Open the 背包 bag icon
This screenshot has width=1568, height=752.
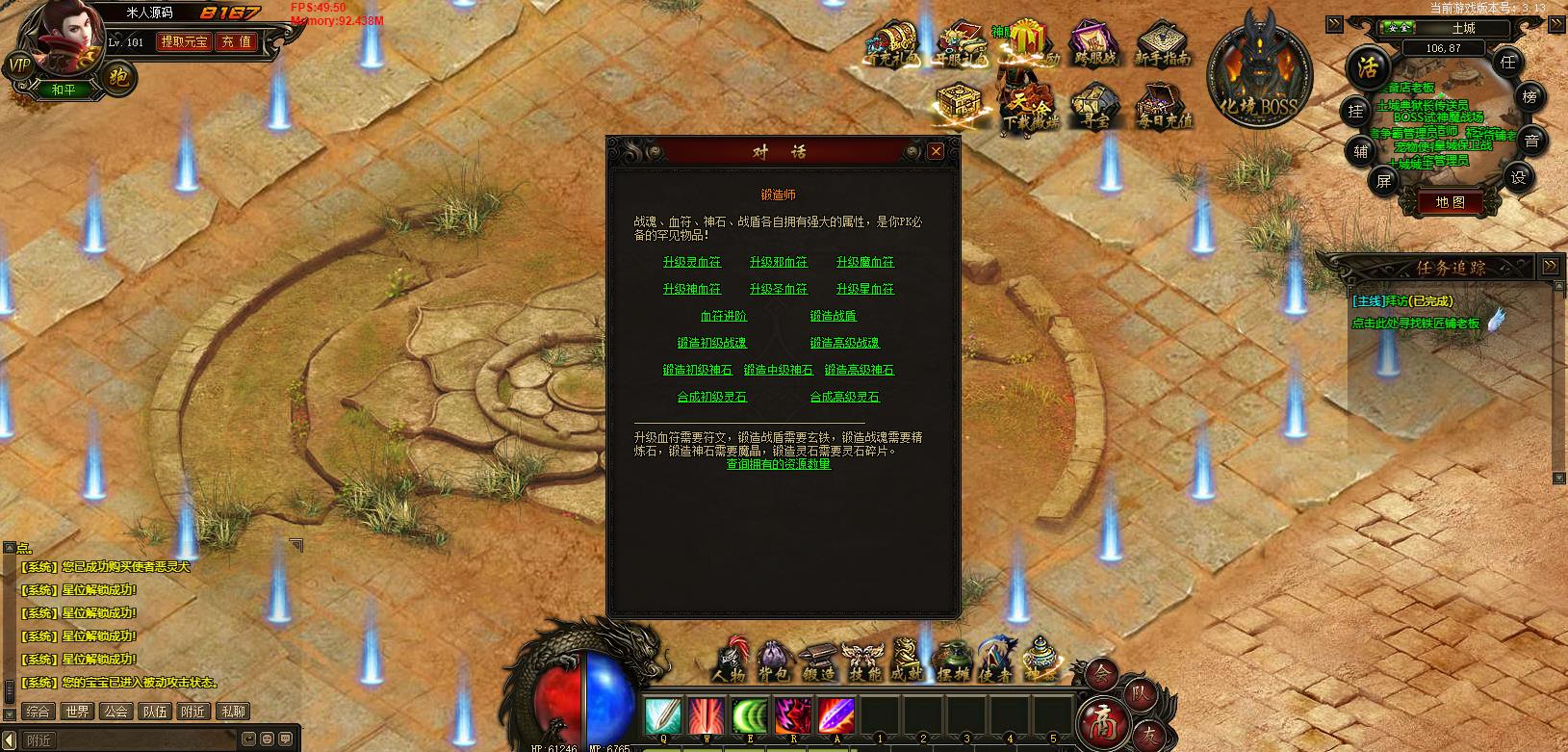(773, 660)
